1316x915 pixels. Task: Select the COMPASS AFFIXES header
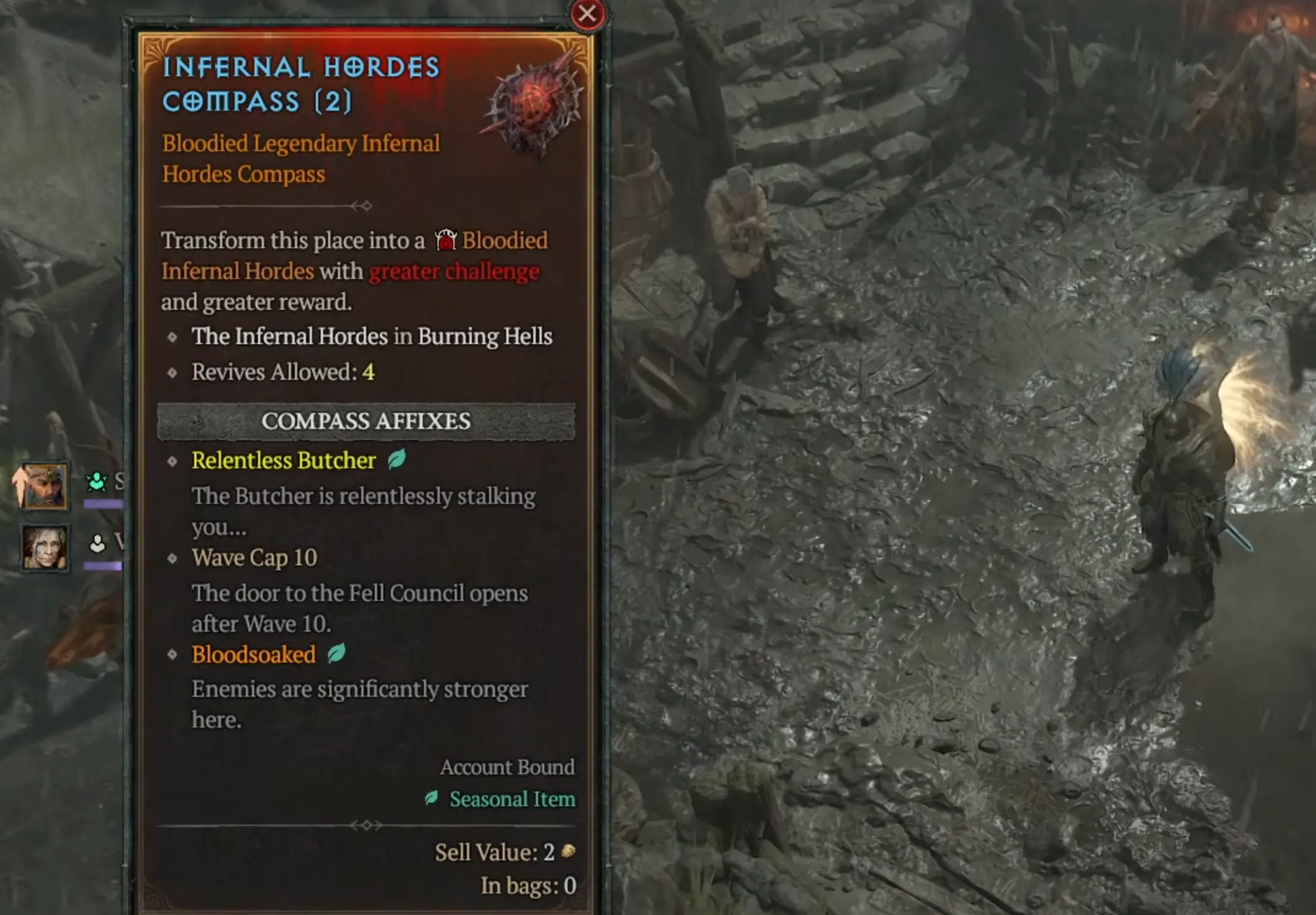click(x=366, y=422)
